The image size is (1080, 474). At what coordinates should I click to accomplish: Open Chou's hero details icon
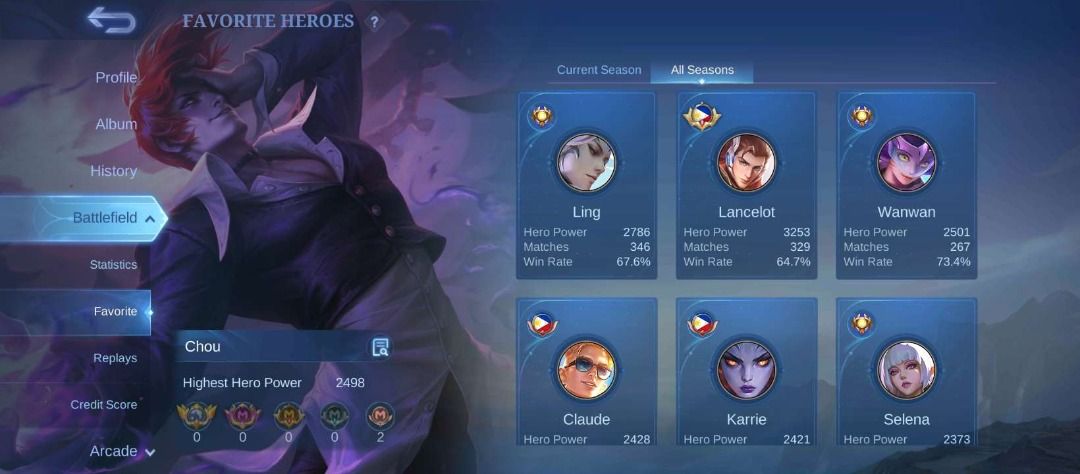(x=380, y=347)
